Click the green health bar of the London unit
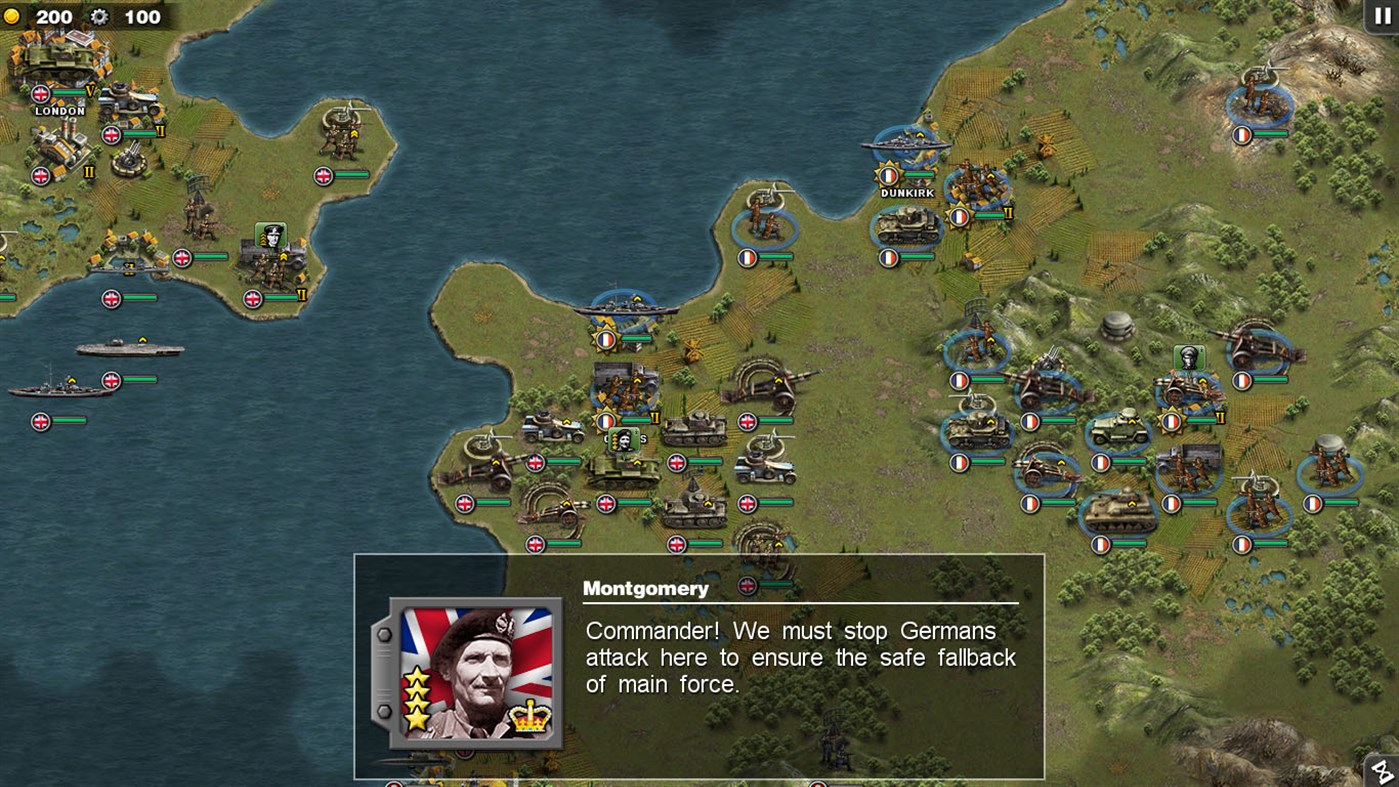The width and height of the screenshot is (1399, 787). 68,90
